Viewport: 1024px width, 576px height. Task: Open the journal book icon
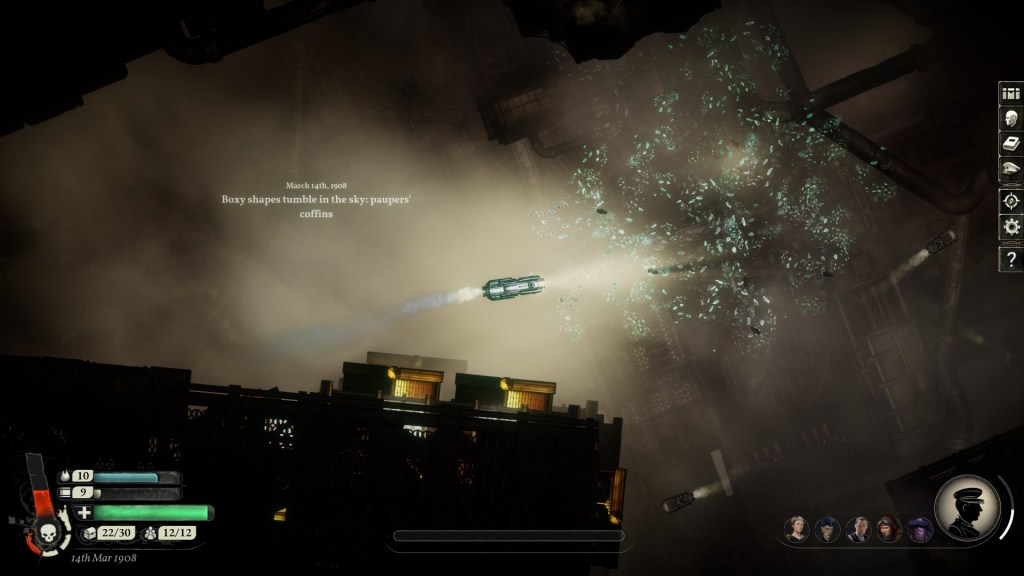click(1010, 145)
